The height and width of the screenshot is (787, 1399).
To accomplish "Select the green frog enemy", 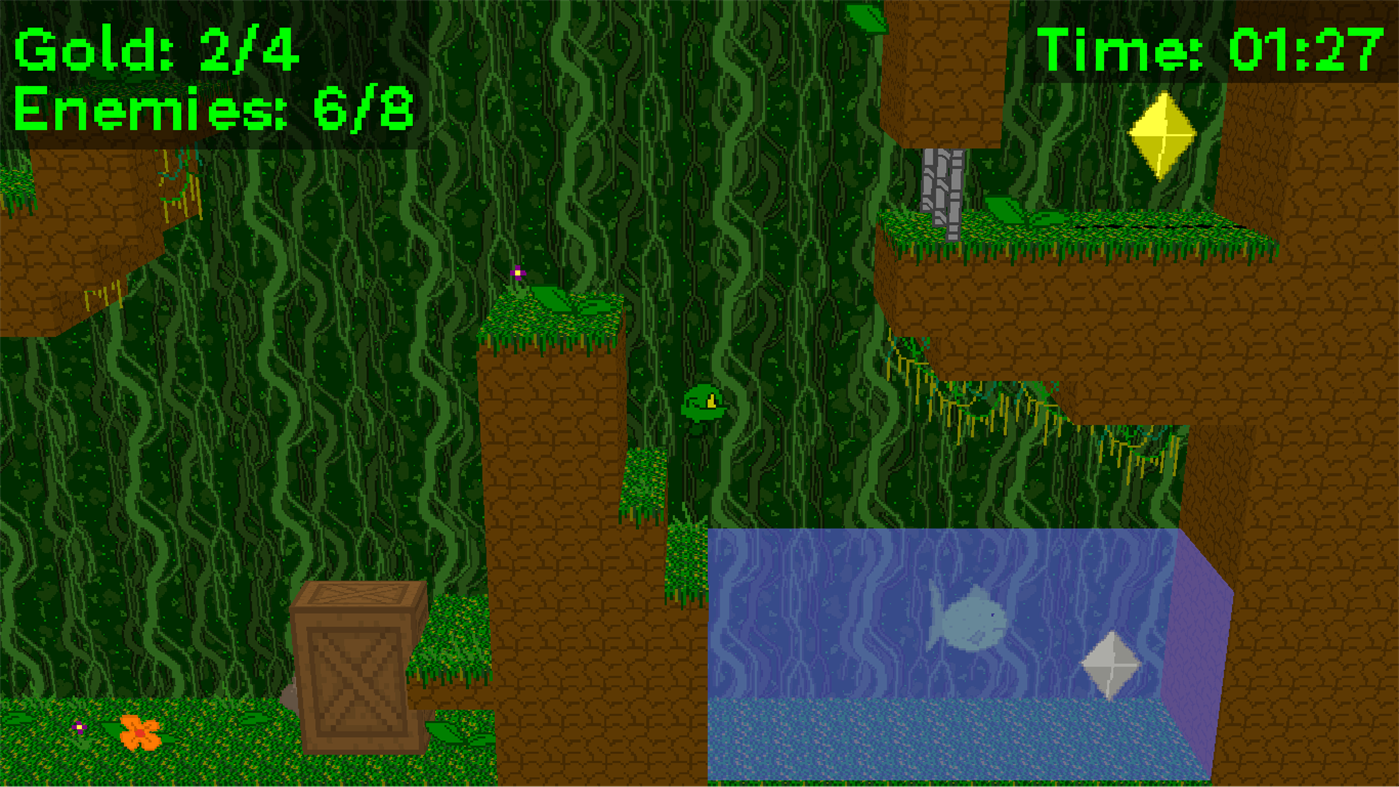I will (705, 402).
